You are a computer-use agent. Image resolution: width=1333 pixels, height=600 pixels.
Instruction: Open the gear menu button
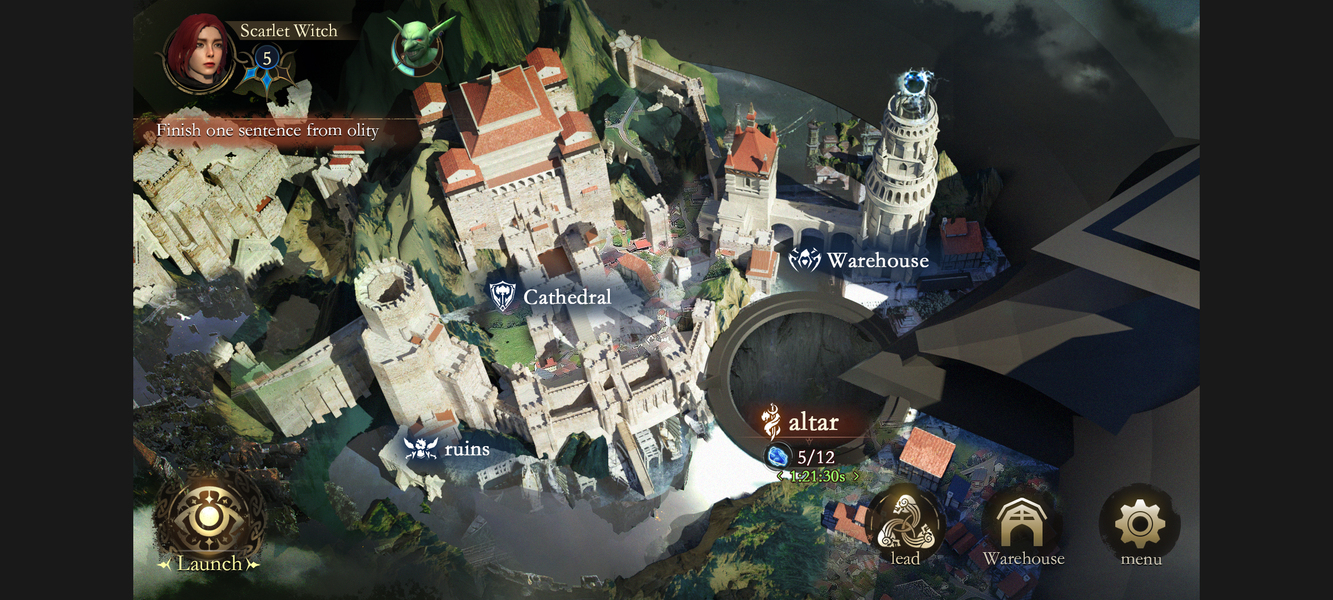coord(1140,523)
